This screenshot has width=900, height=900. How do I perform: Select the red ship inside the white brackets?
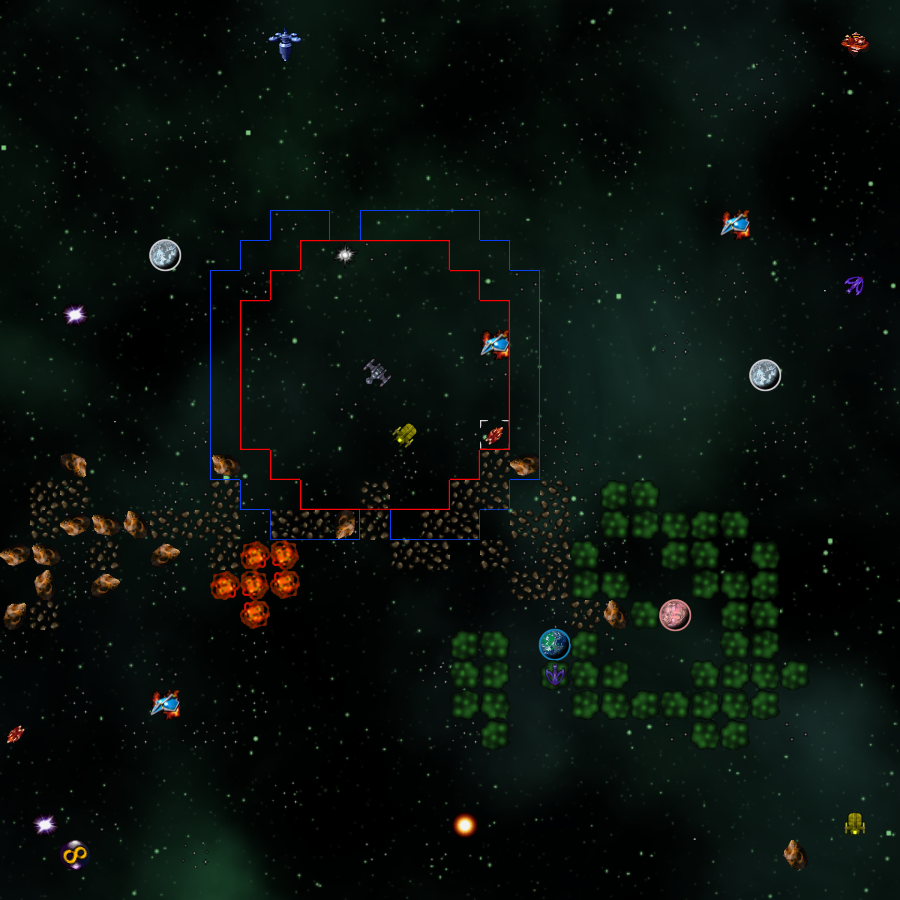pyautogui.click(x=494, y=435)
